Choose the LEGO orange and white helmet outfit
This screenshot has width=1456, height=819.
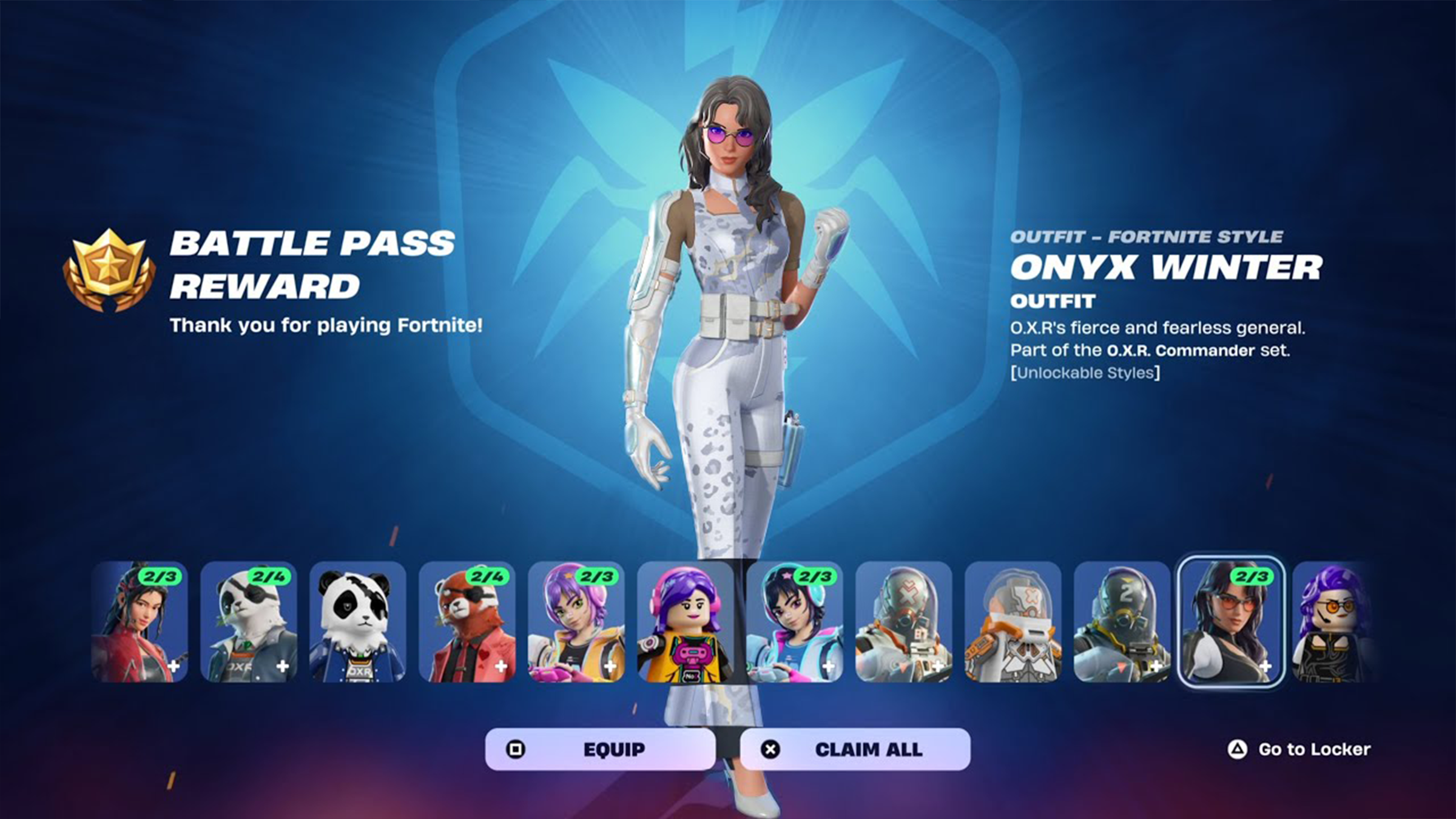(x=1013, y=622)
